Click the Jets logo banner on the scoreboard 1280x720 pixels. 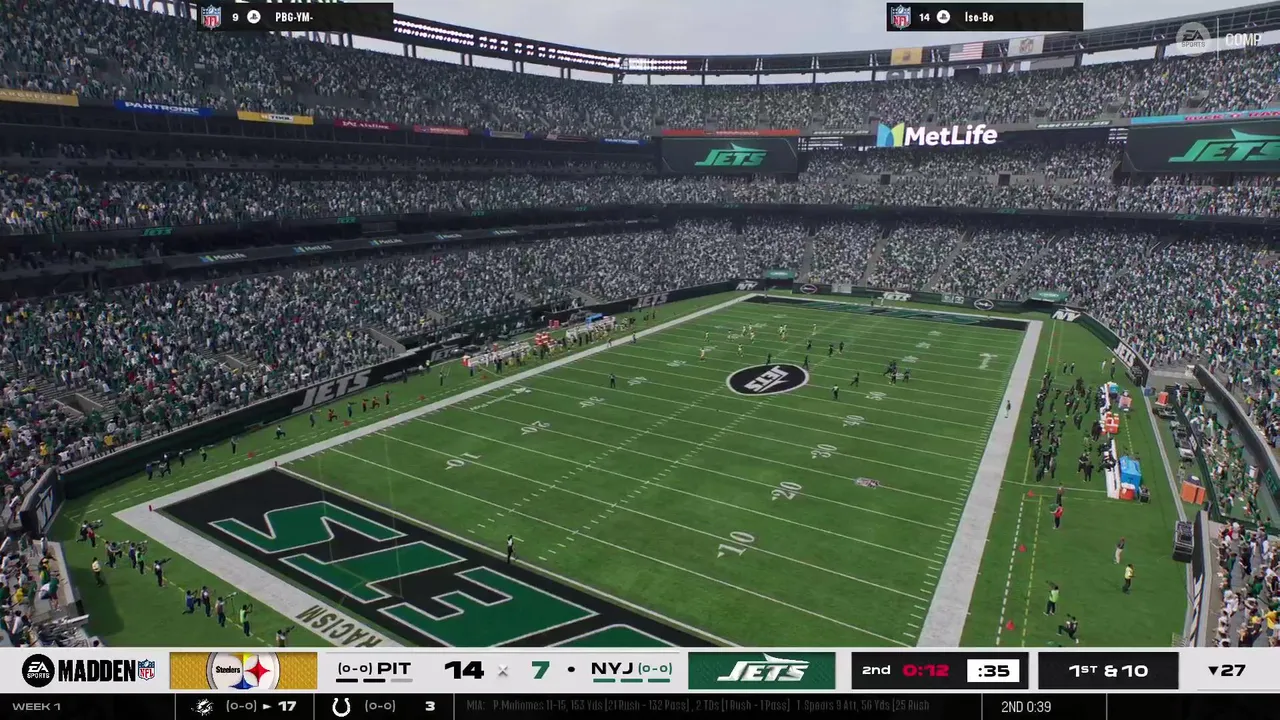point(761,671)
